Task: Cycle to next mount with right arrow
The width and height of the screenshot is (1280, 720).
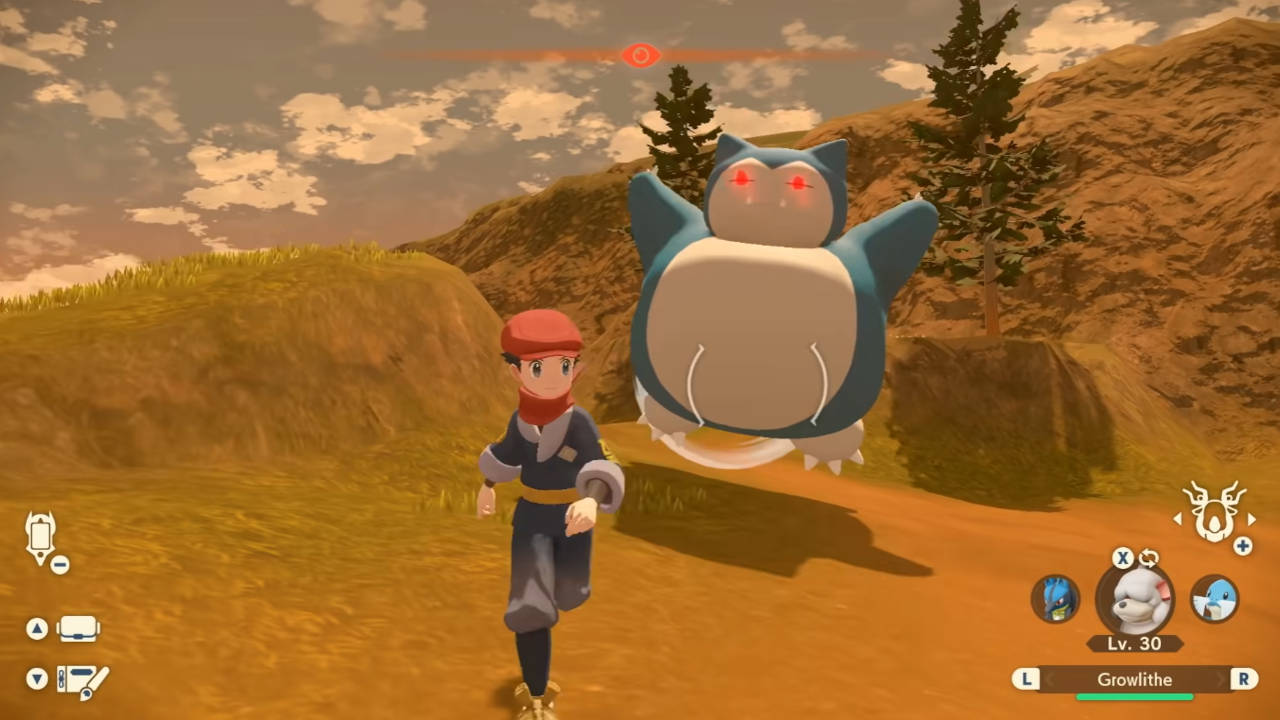Action: [x=1253, y=519]
